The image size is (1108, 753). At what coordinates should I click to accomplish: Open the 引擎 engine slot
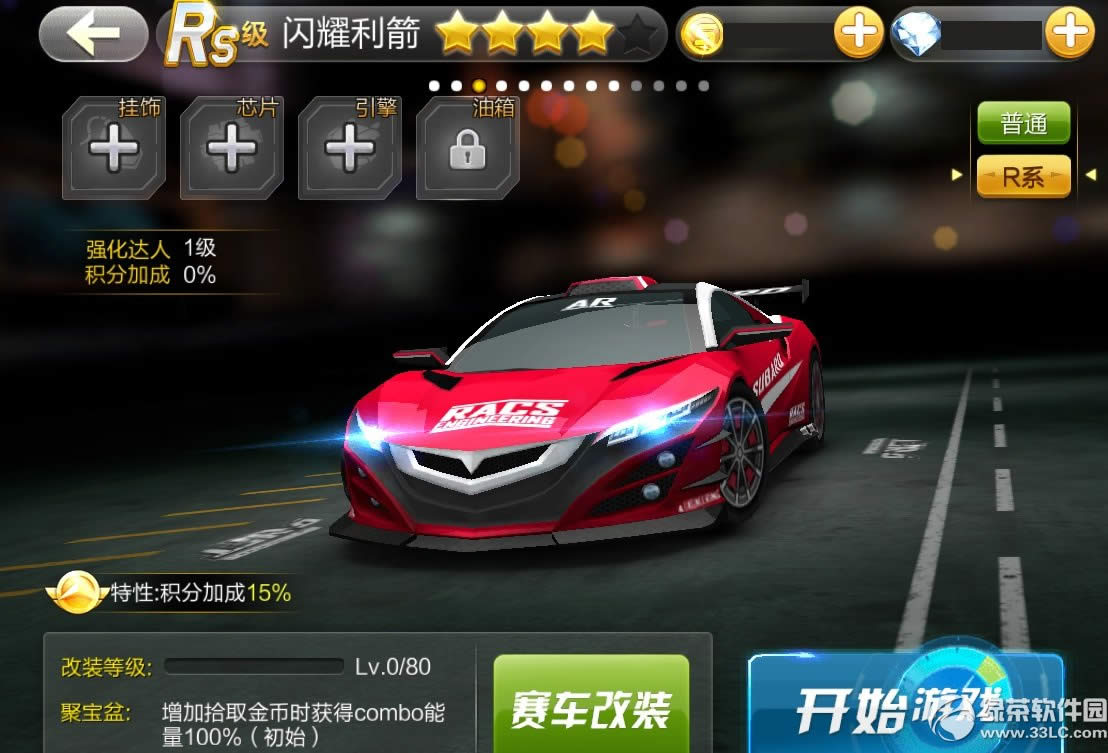coord(349,150)
